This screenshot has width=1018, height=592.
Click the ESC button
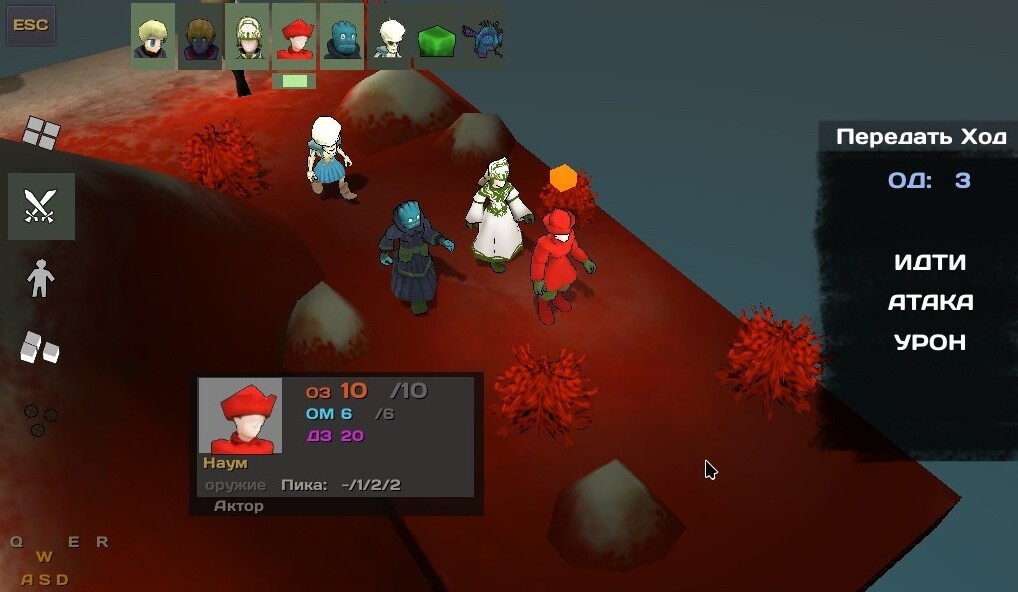click(x=31, y=25)
